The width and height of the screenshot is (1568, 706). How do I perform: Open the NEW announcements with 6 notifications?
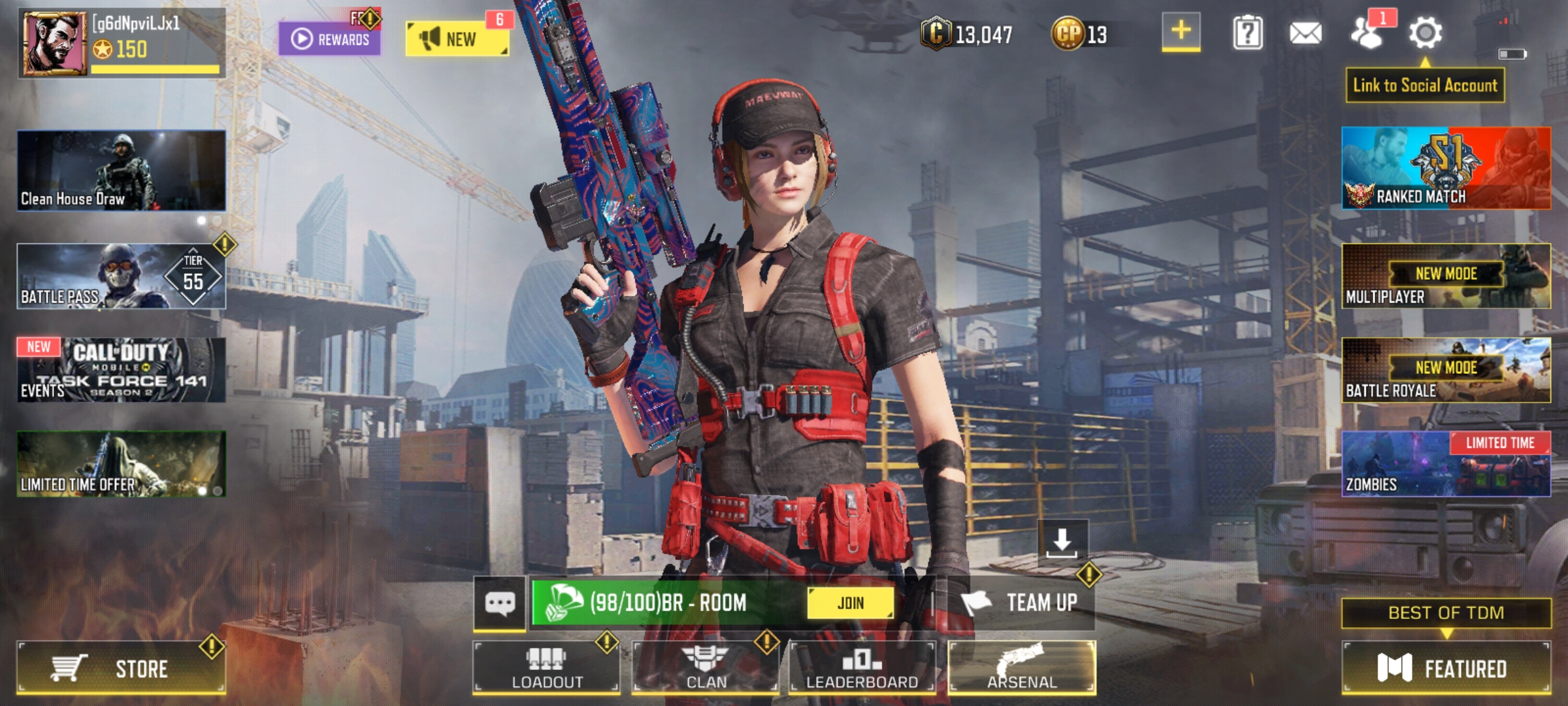(x=457, y=37)
